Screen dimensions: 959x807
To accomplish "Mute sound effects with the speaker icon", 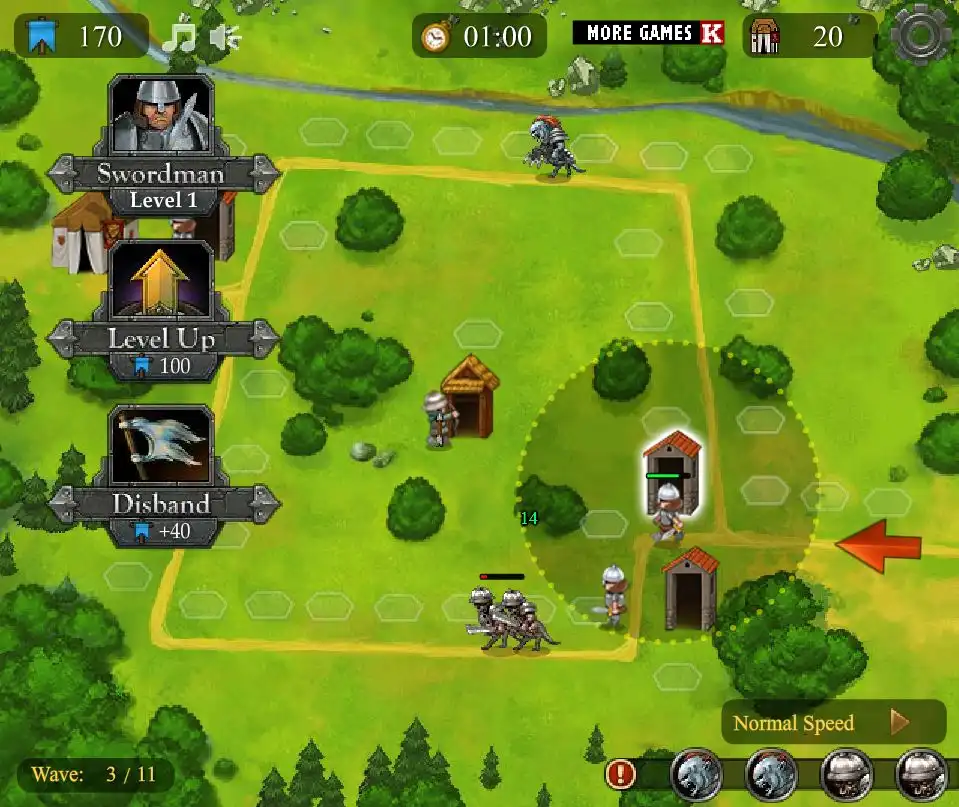I will click(x=226, y=38).
